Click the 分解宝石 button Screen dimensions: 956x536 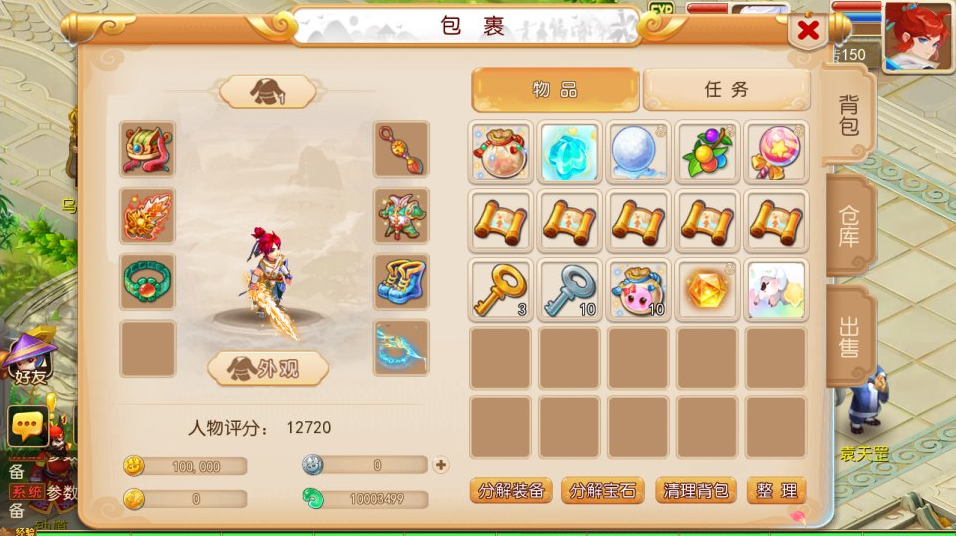(602, 491)
